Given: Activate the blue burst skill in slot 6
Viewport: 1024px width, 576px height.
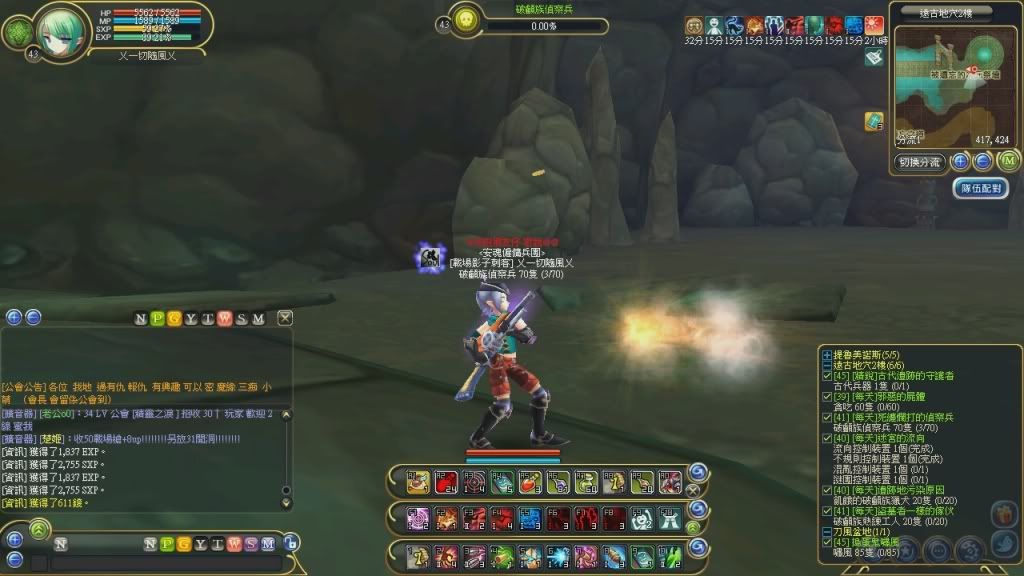Looking at the screenshot, I should coord(557,555).
